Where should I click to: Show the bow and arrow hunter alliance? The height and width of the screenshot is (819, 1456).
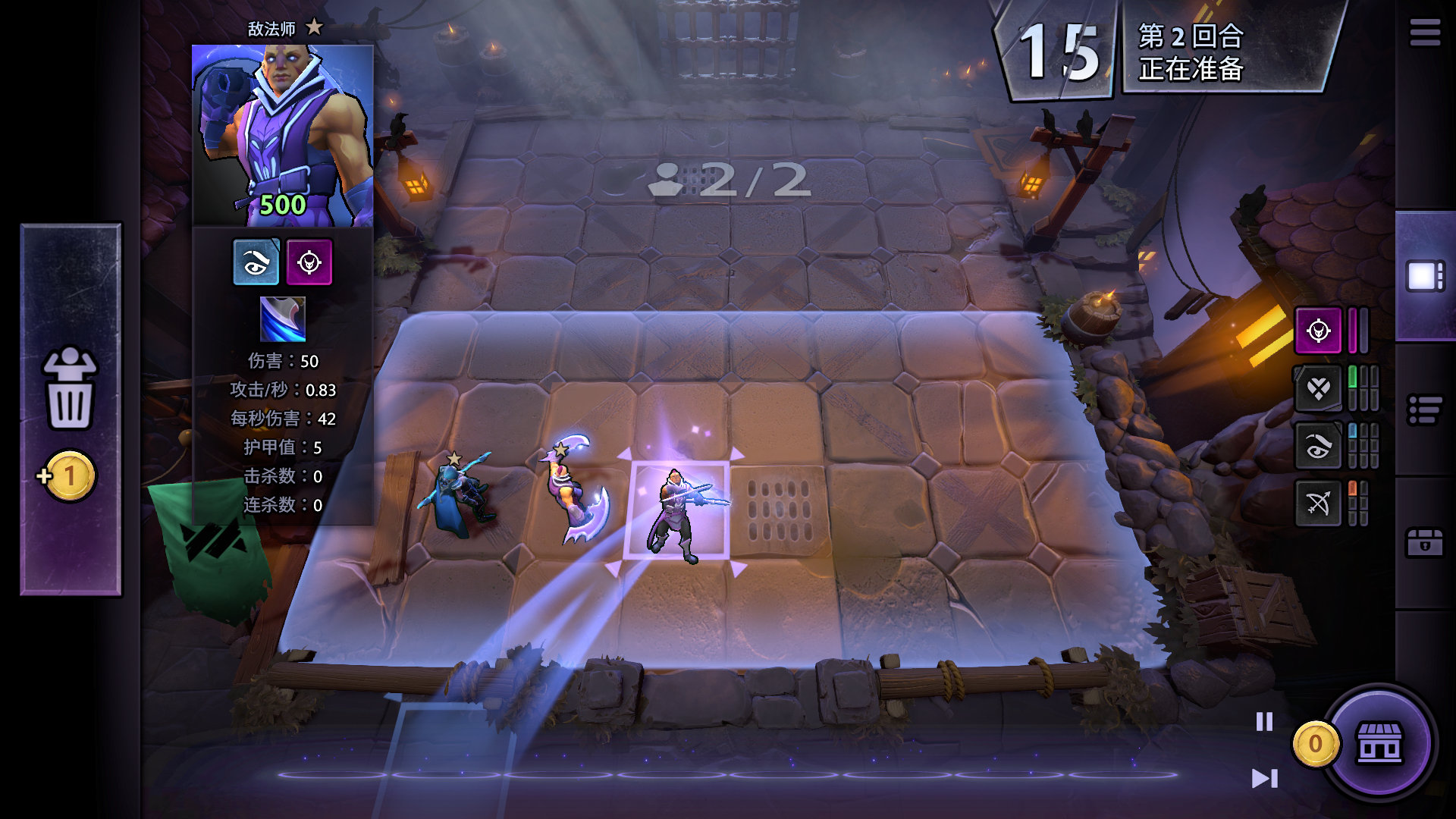click(1318, 503)
